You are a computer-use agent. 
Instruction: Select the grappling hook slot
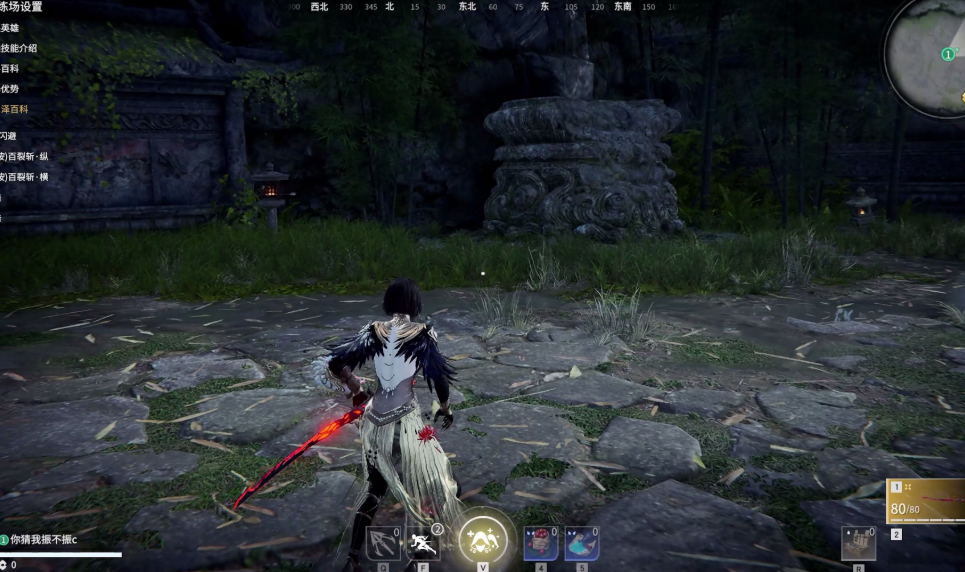[382, 544]
